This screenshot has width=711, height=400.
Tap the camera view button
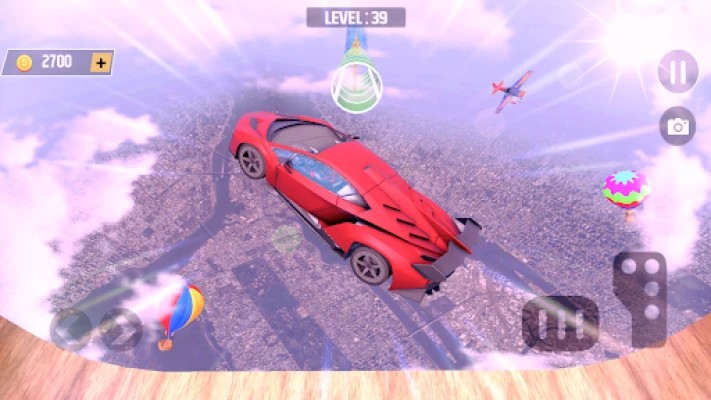coord(678,126)
